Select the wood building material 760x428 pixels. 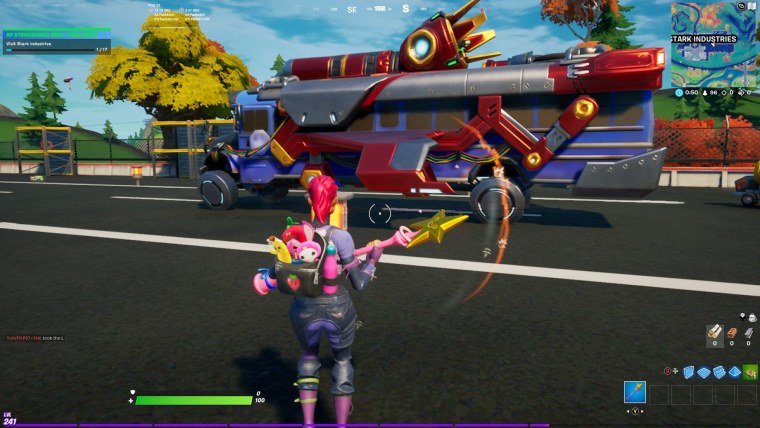pyautogui.click(x=714, y=332)
